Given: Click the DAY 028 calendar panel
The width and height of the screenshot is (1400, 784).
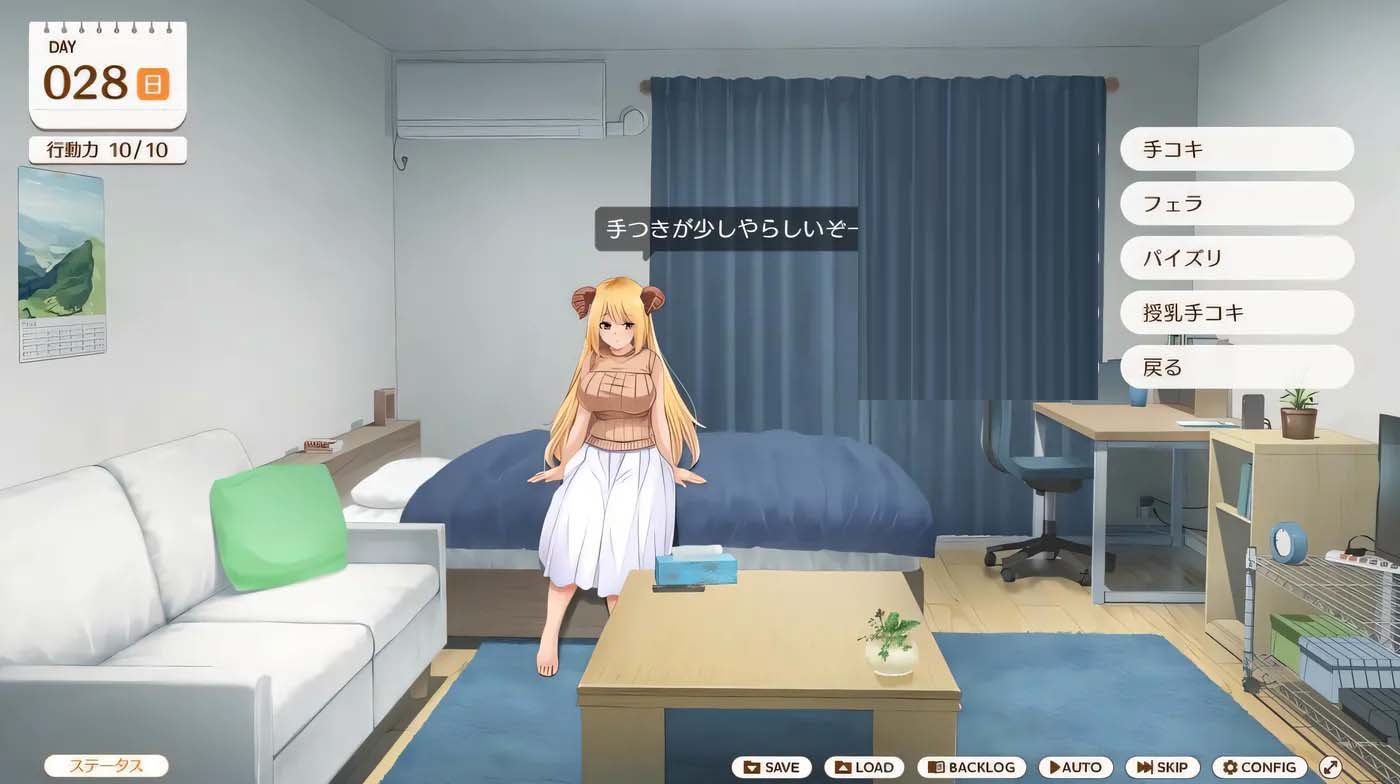Looking at the screenshot, I should (x=95, y=70).
